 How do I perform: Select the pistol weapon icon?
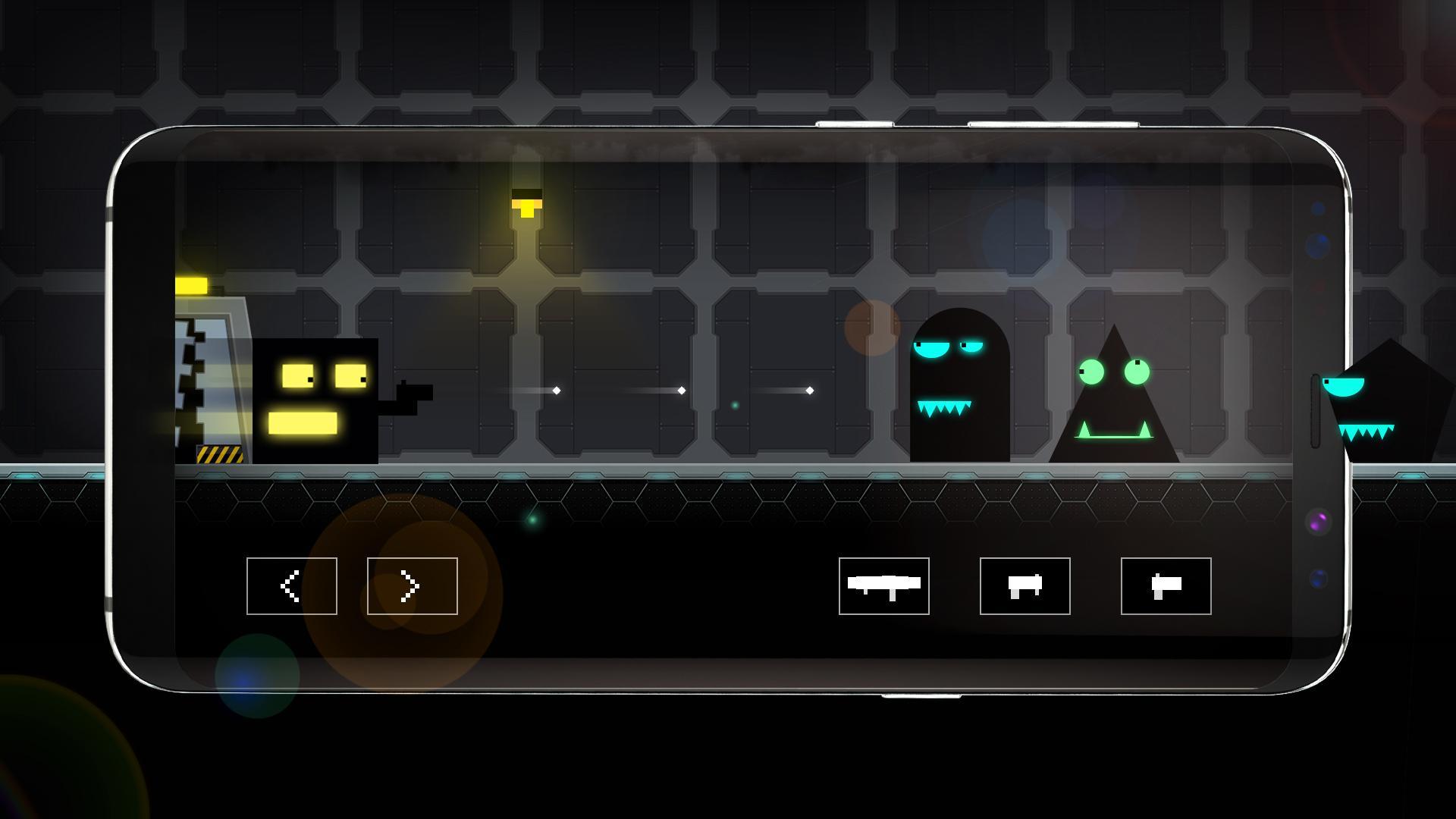tap(1166, 586)
